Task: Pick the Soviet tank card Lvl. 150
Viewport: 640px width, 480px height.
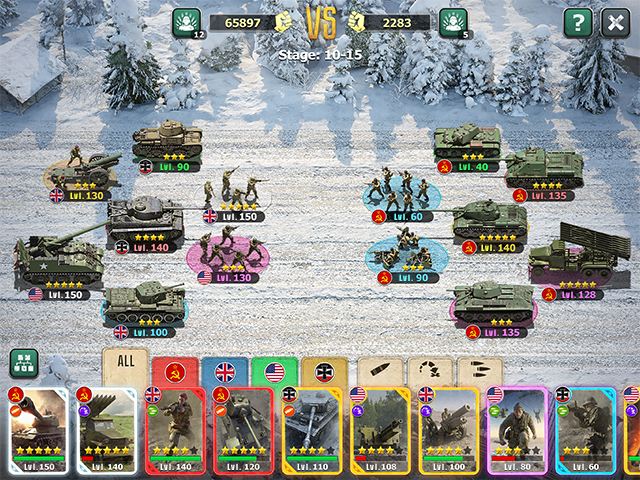Action: coord(39,430)
